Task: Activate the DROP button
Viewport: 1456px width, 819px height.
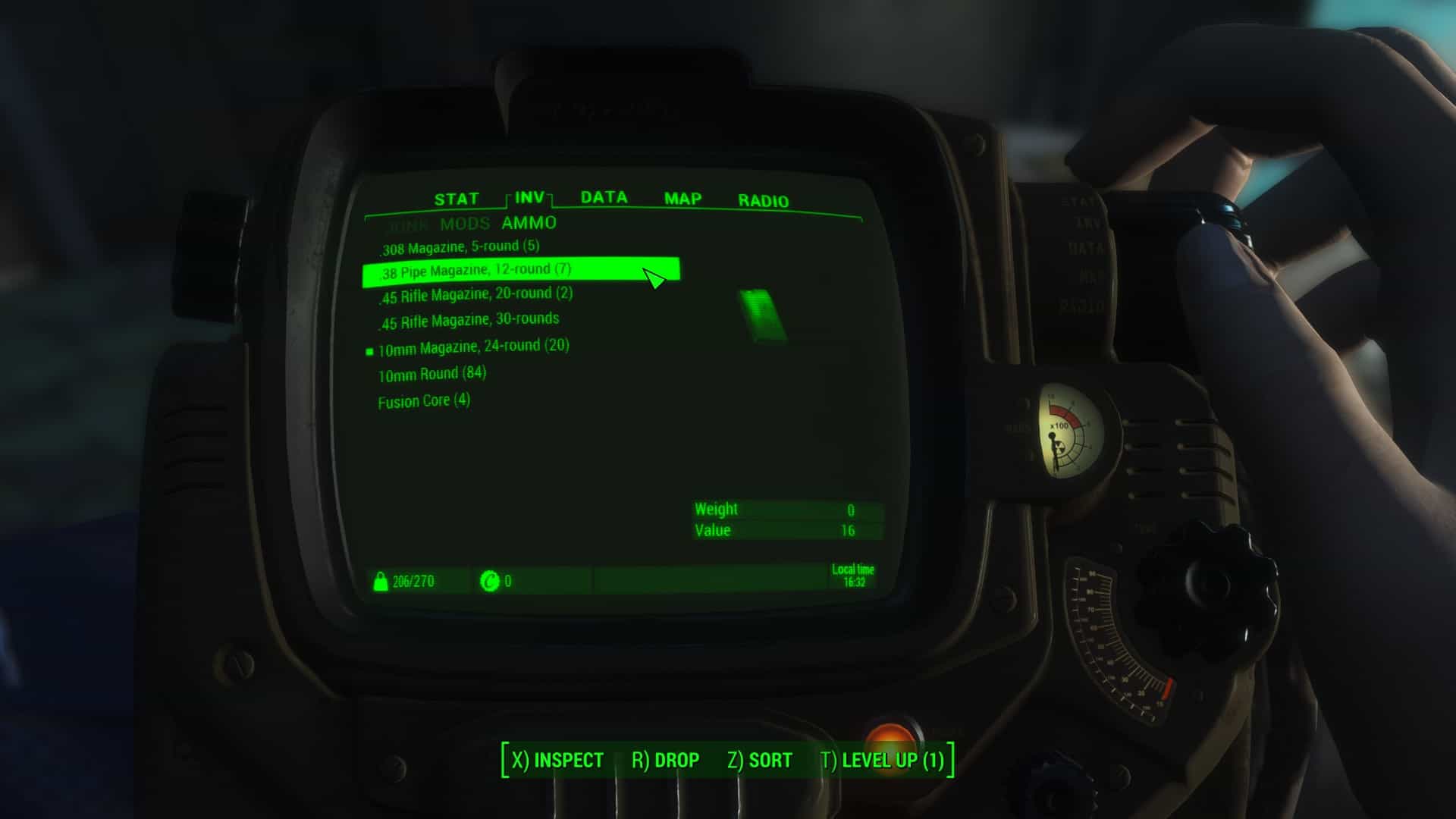Action: pyautogui.click(x=665, y=760)
